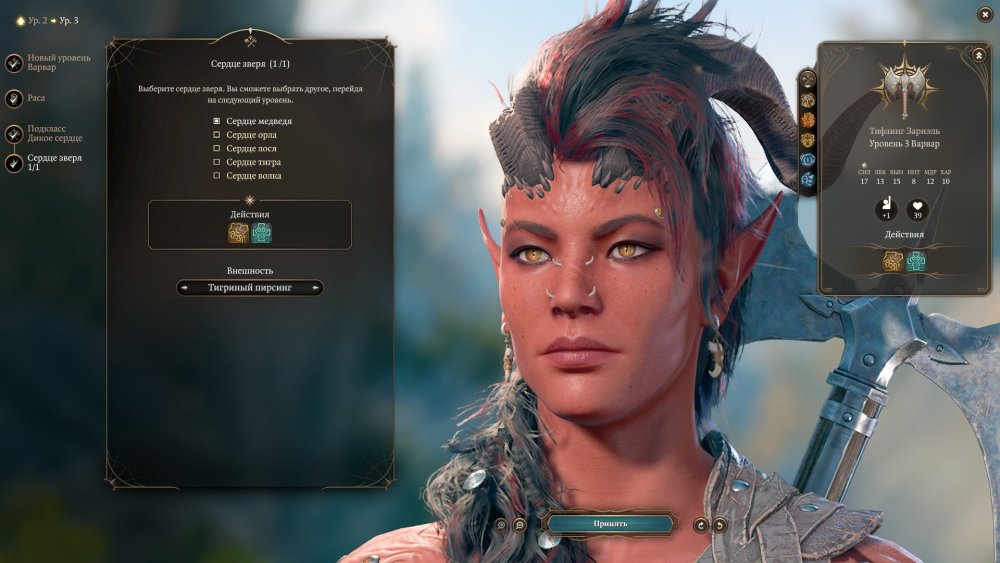Switch to the Сердце зверя step
Viewport: 1000px width, 563px height.
coord(14,163)
